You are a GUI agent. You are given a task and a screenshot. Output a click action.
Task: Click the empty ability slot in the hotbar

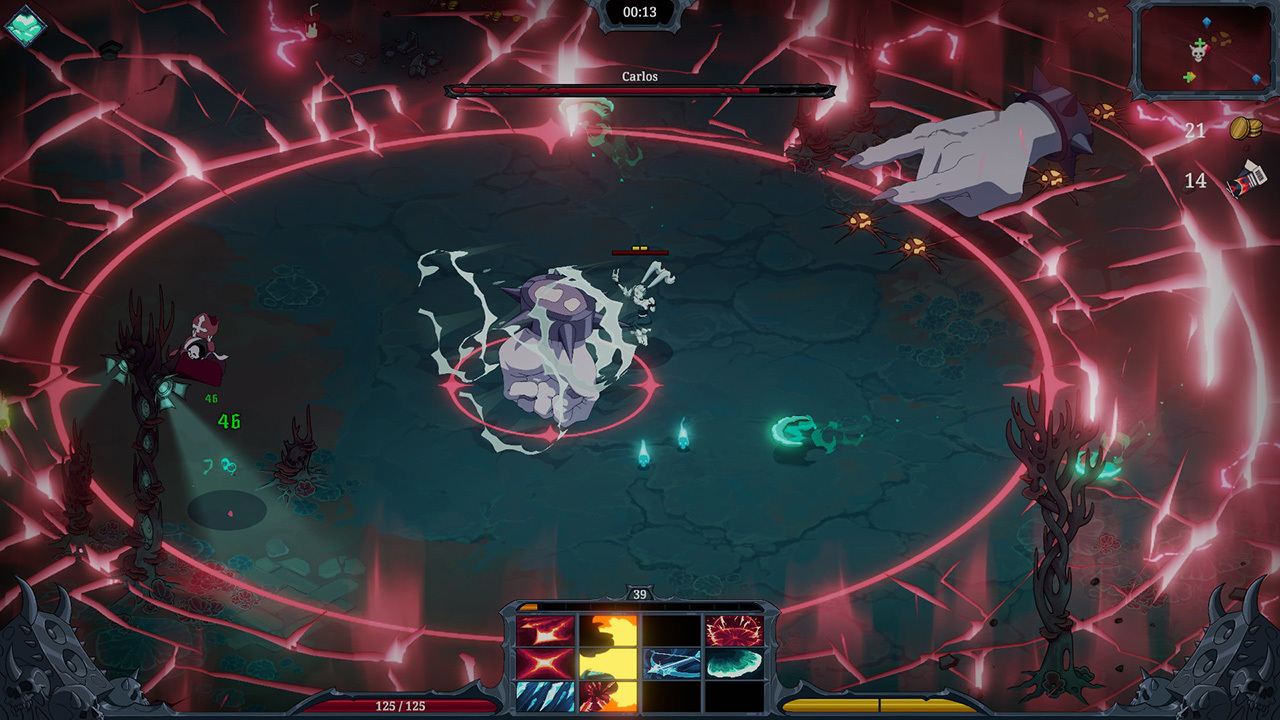pyautogui.click(x=671, y=630)
